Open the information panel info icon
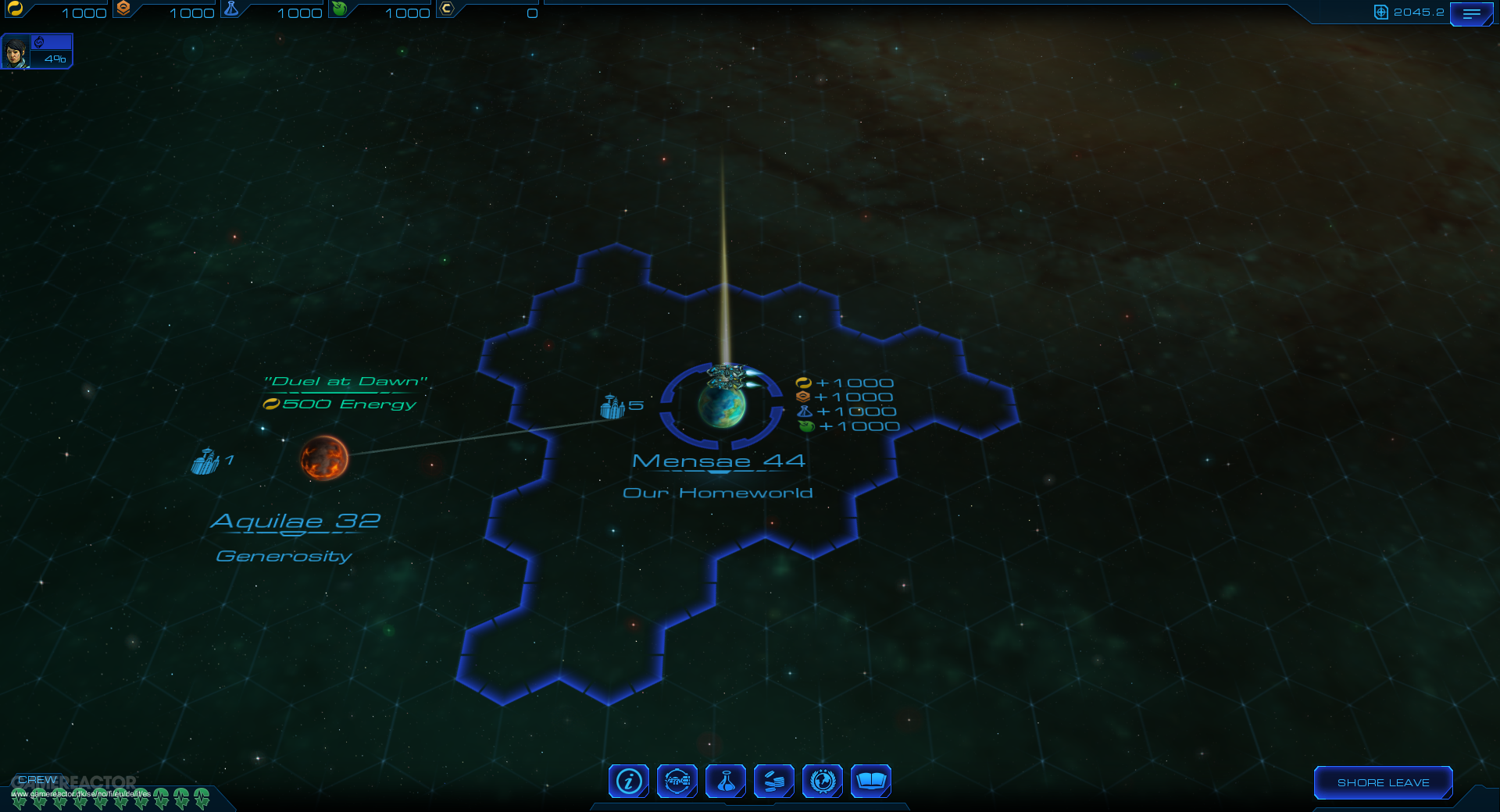Image resolution: width=1500 pixels, height=812 pixels. tap(627, 781)
